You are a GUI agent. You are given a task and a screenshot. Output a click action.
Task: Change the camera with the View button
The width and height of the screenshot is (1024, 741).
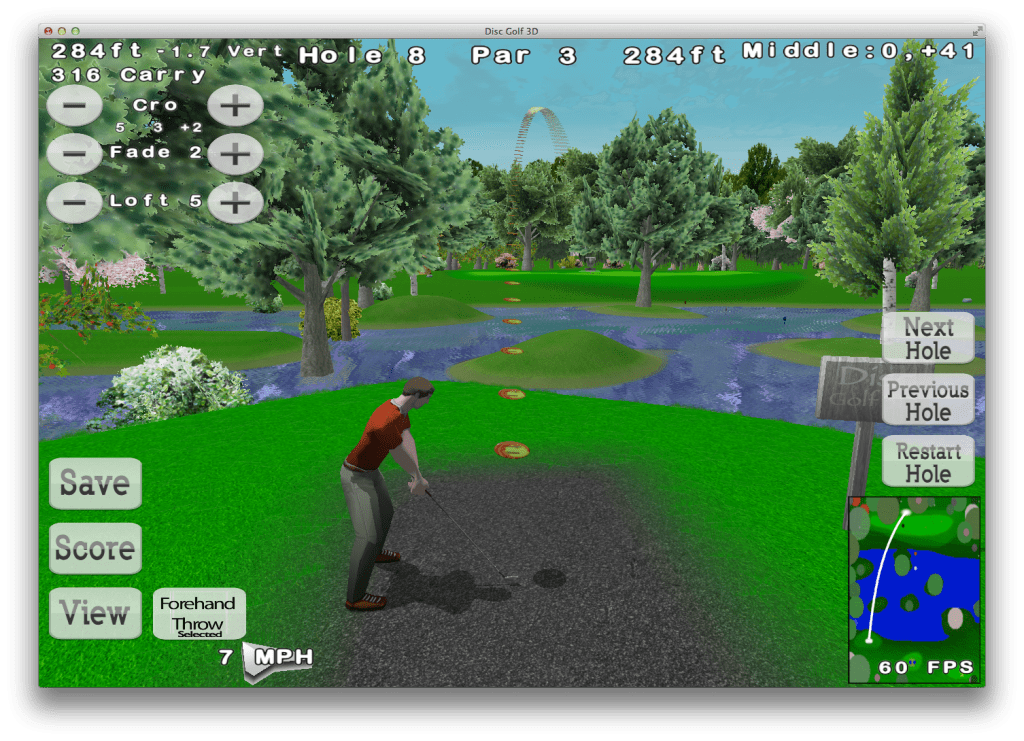pyautogui.click(x=95, y=612)
